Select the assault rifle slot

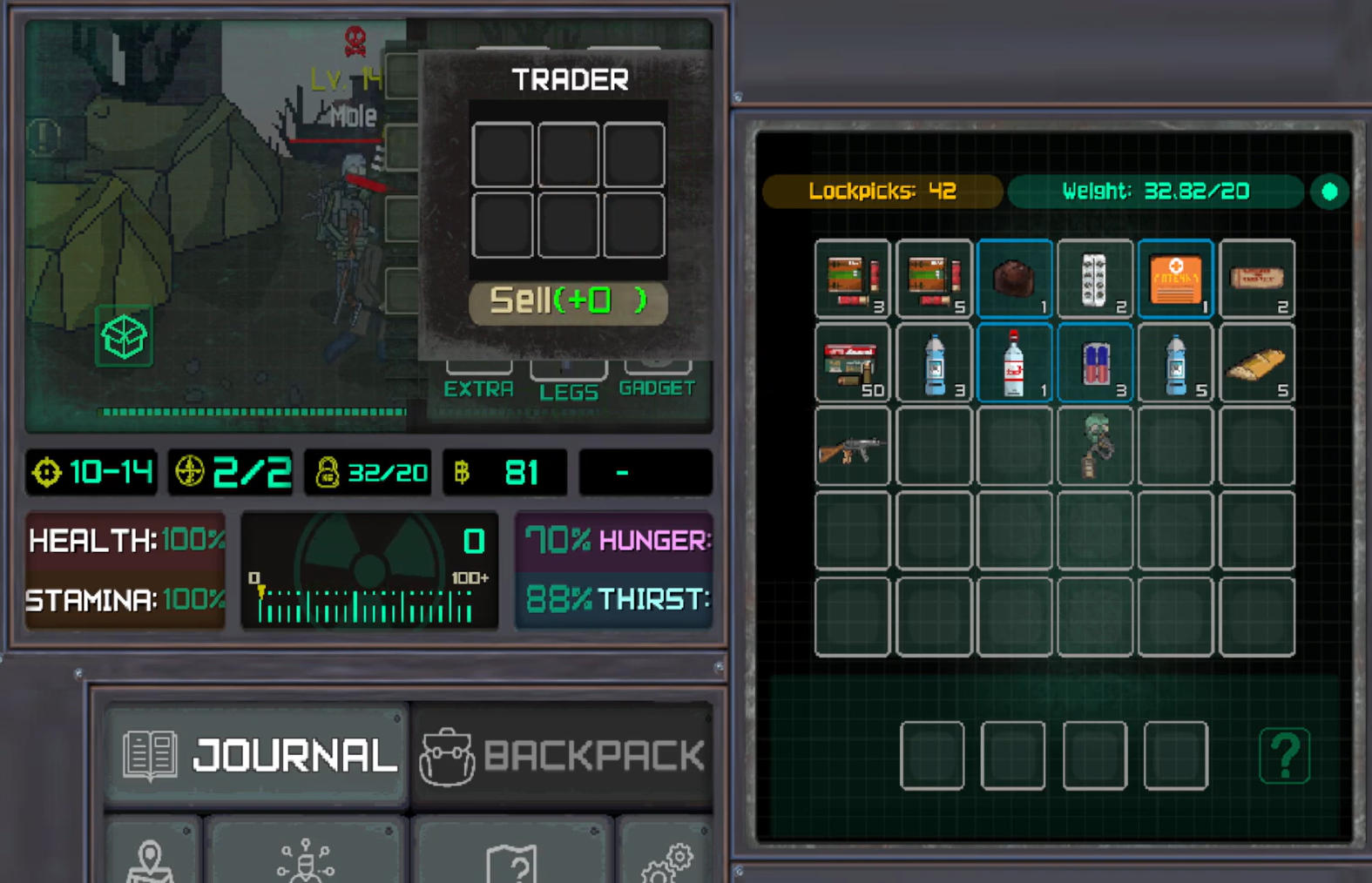(852, 447)
